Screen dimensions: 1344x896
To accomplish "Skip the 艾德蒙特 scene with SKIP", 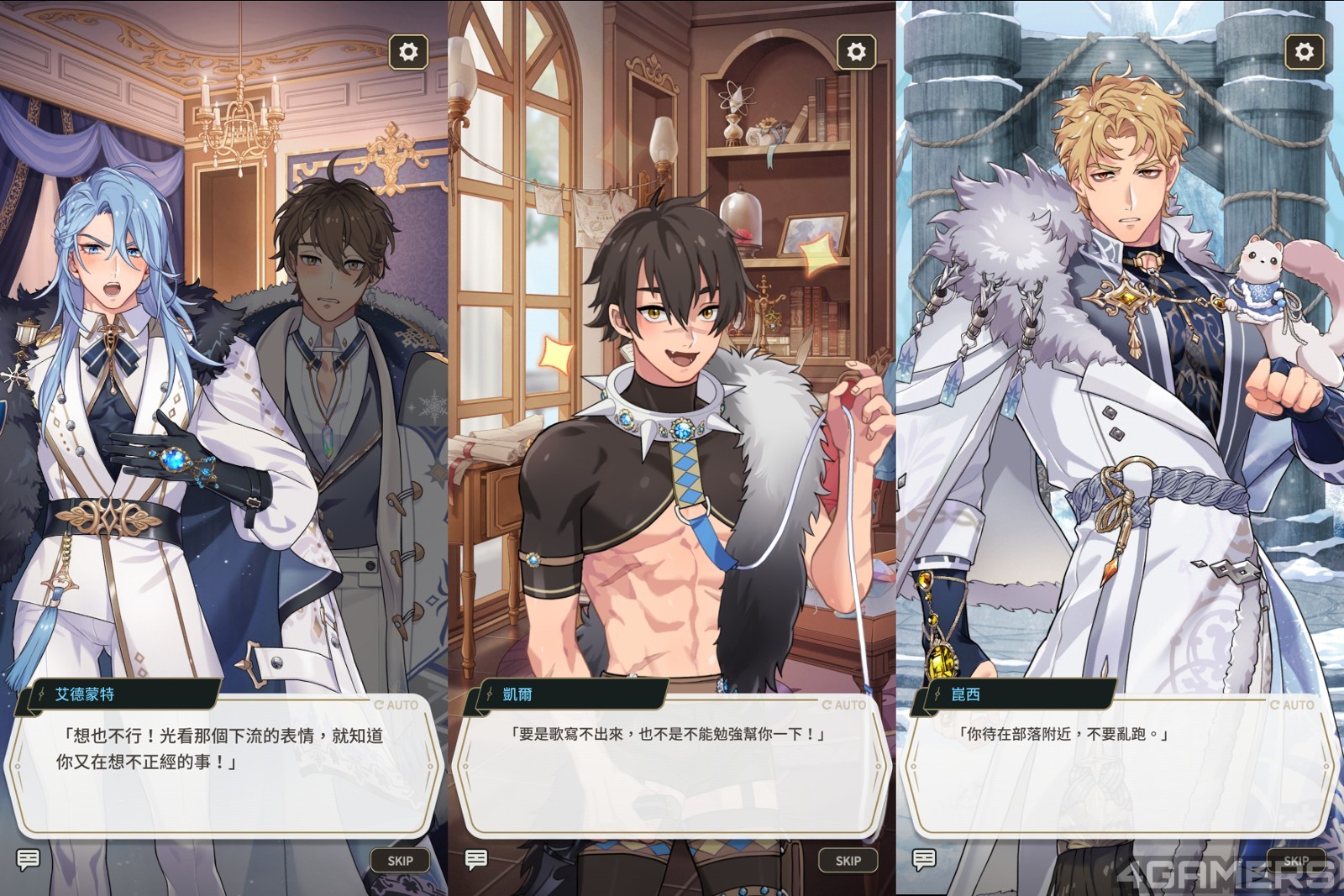I will pos(400,860).
